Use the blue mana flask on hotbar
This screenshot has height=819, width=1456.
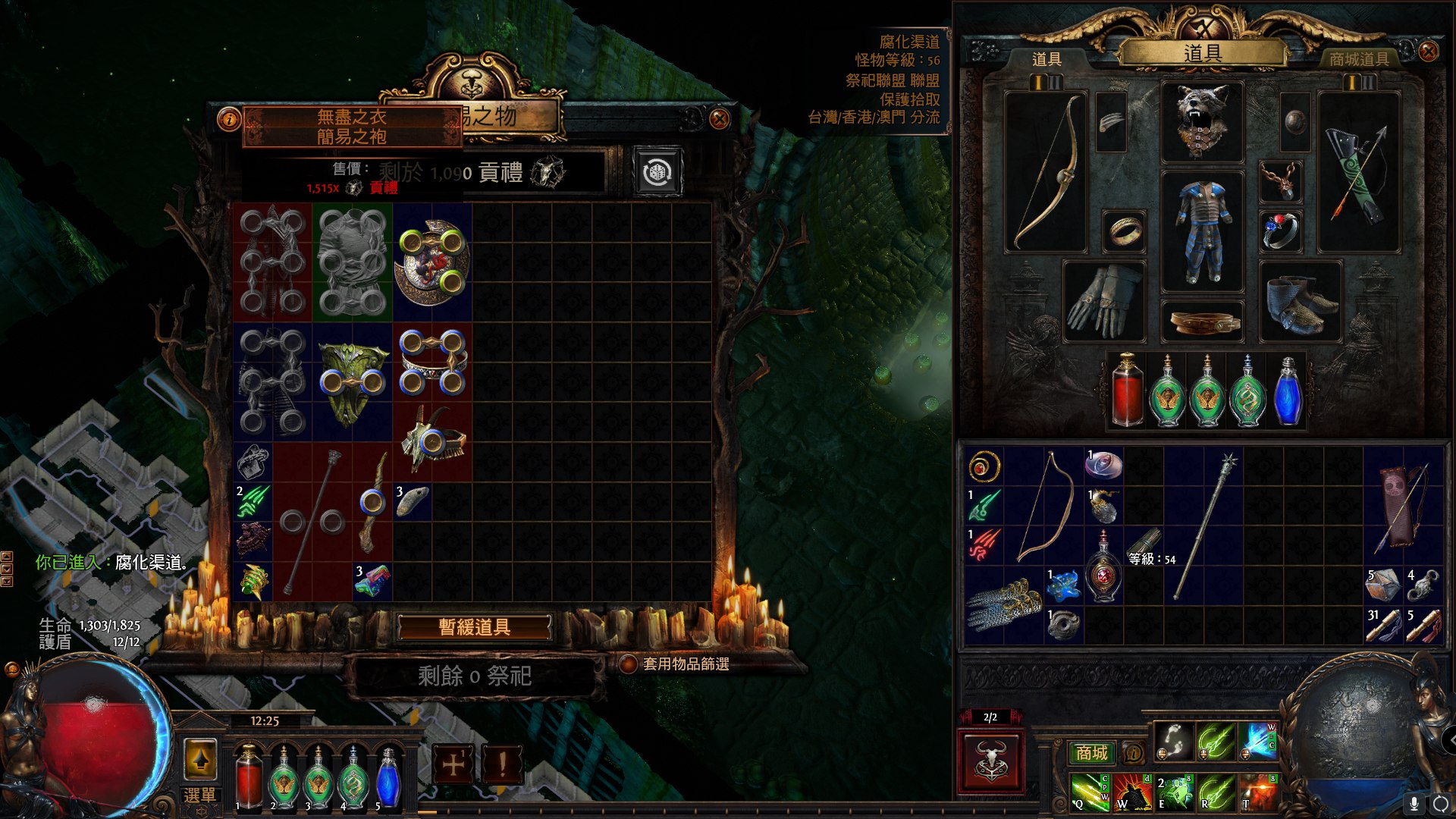coord(388,777)
